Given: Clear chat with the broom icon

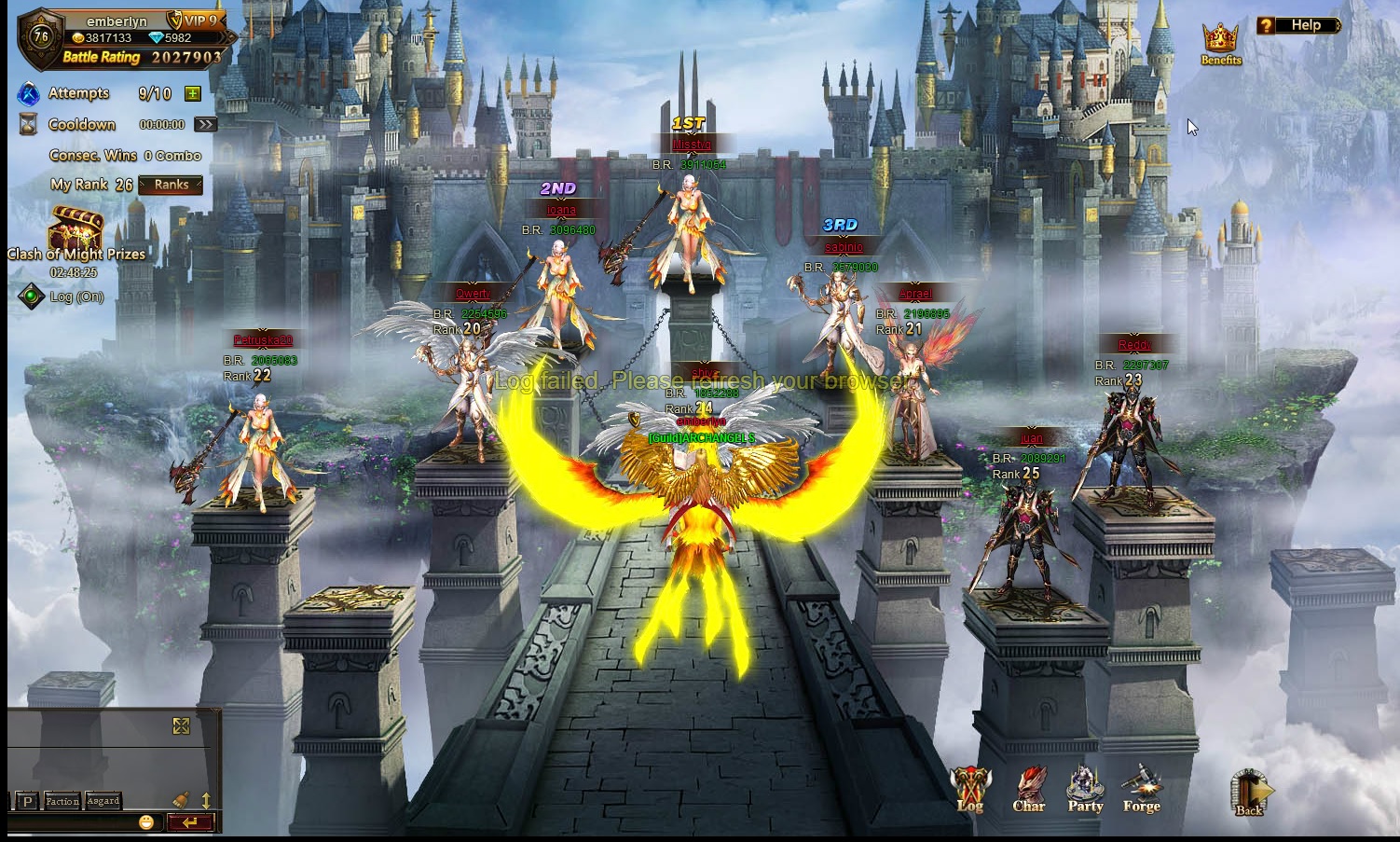Looking at the screenshot, I should click(182, 800).
